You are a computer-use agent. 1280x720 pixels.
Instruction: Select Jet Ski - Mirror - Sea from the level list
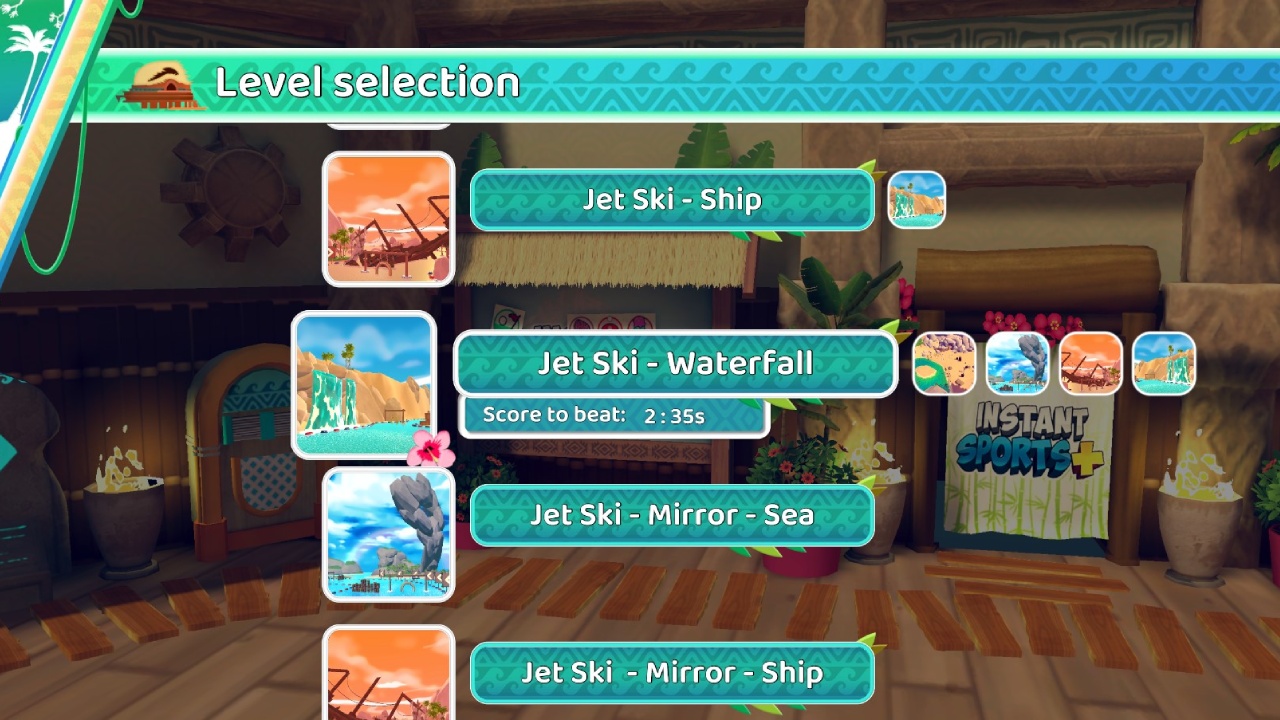[x=671, y=515]
